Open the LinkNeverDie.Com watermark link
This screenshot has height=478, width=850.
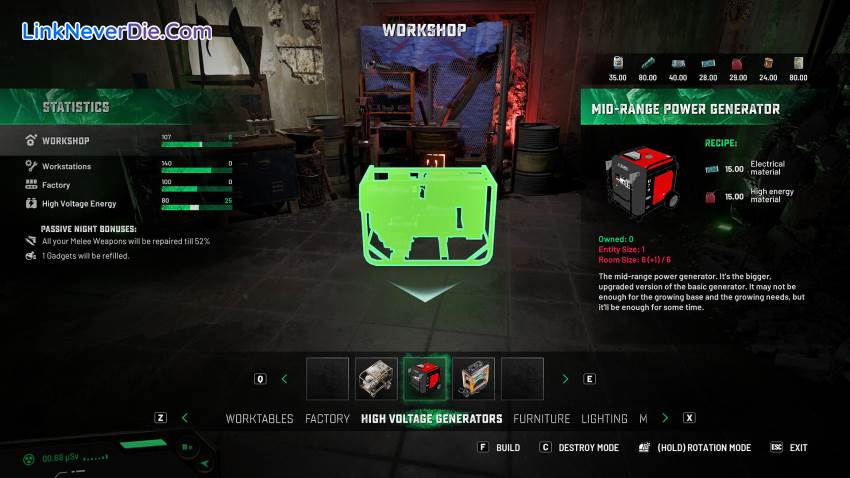tap(116, 32)
